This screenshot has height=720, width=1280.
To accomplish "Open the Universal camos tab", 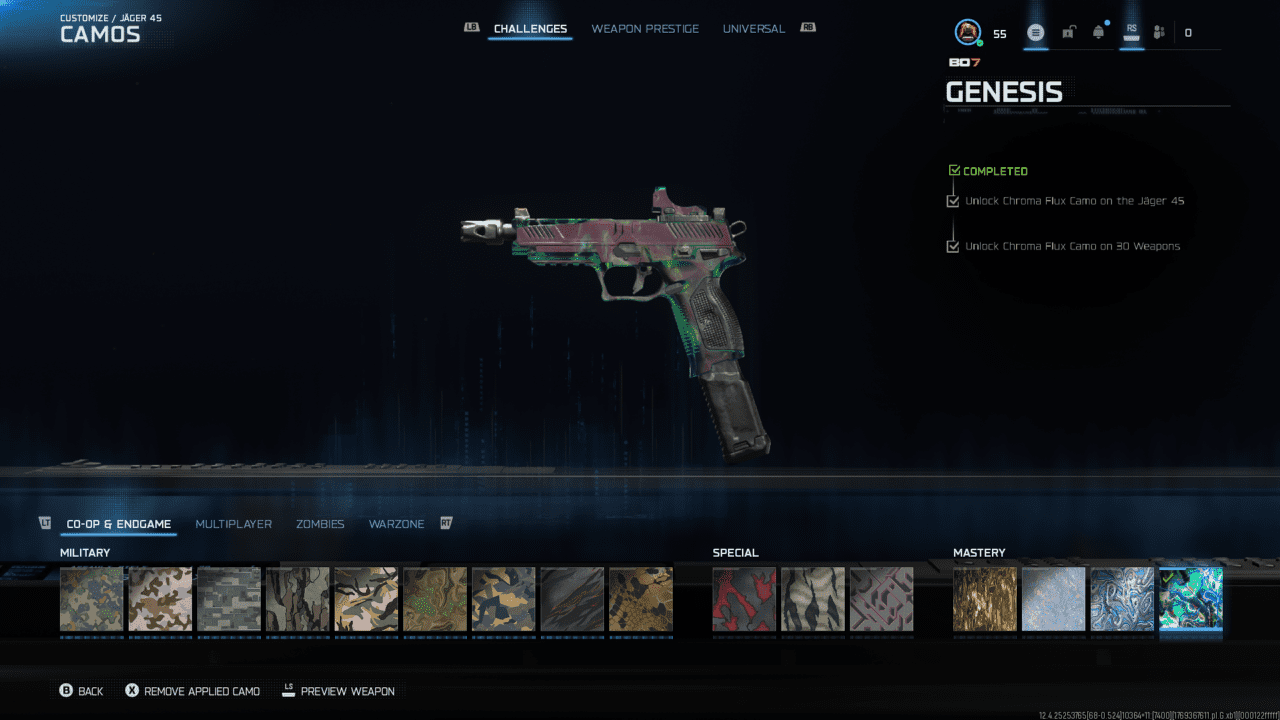I will pyautogui.click(x=753, y=29).
